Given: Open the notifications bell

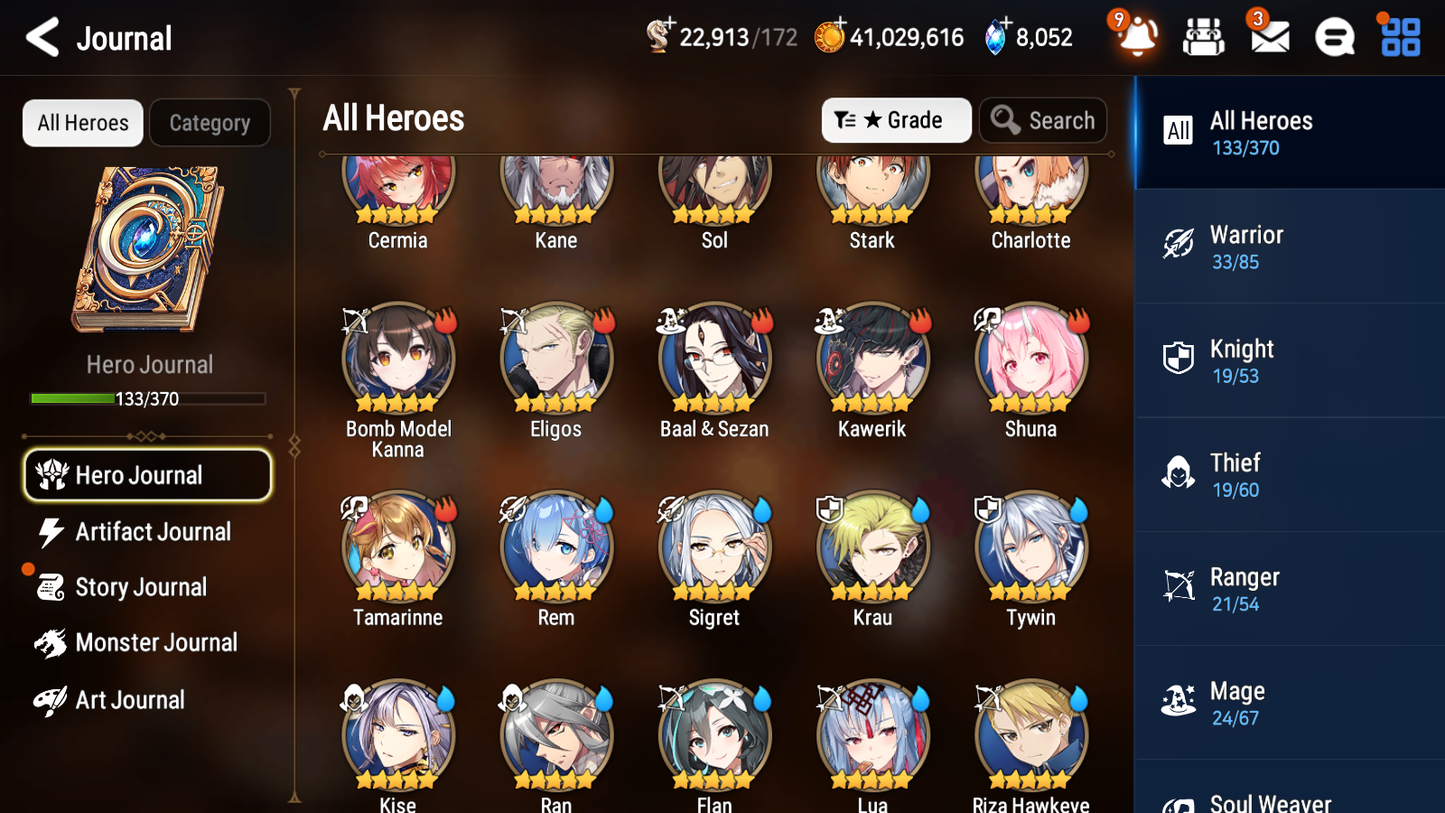Looking at the screenshot, I should coord(1137,36).
